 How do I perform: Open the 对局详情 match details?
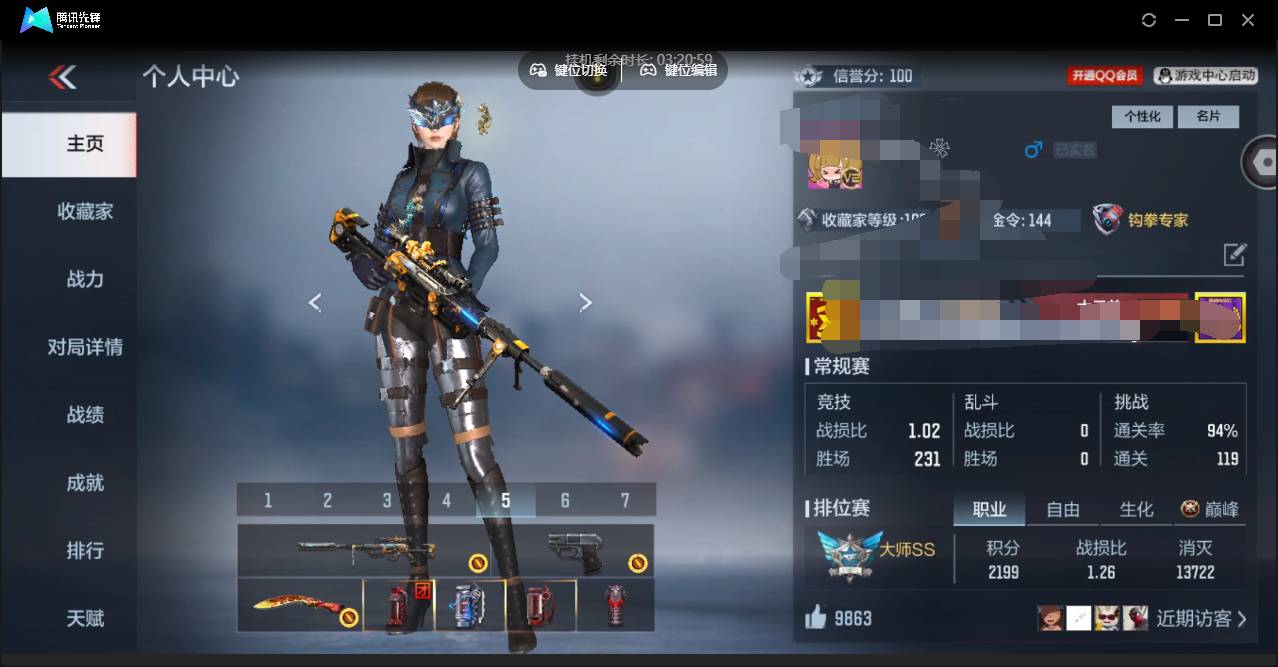(x=85, y=347)
